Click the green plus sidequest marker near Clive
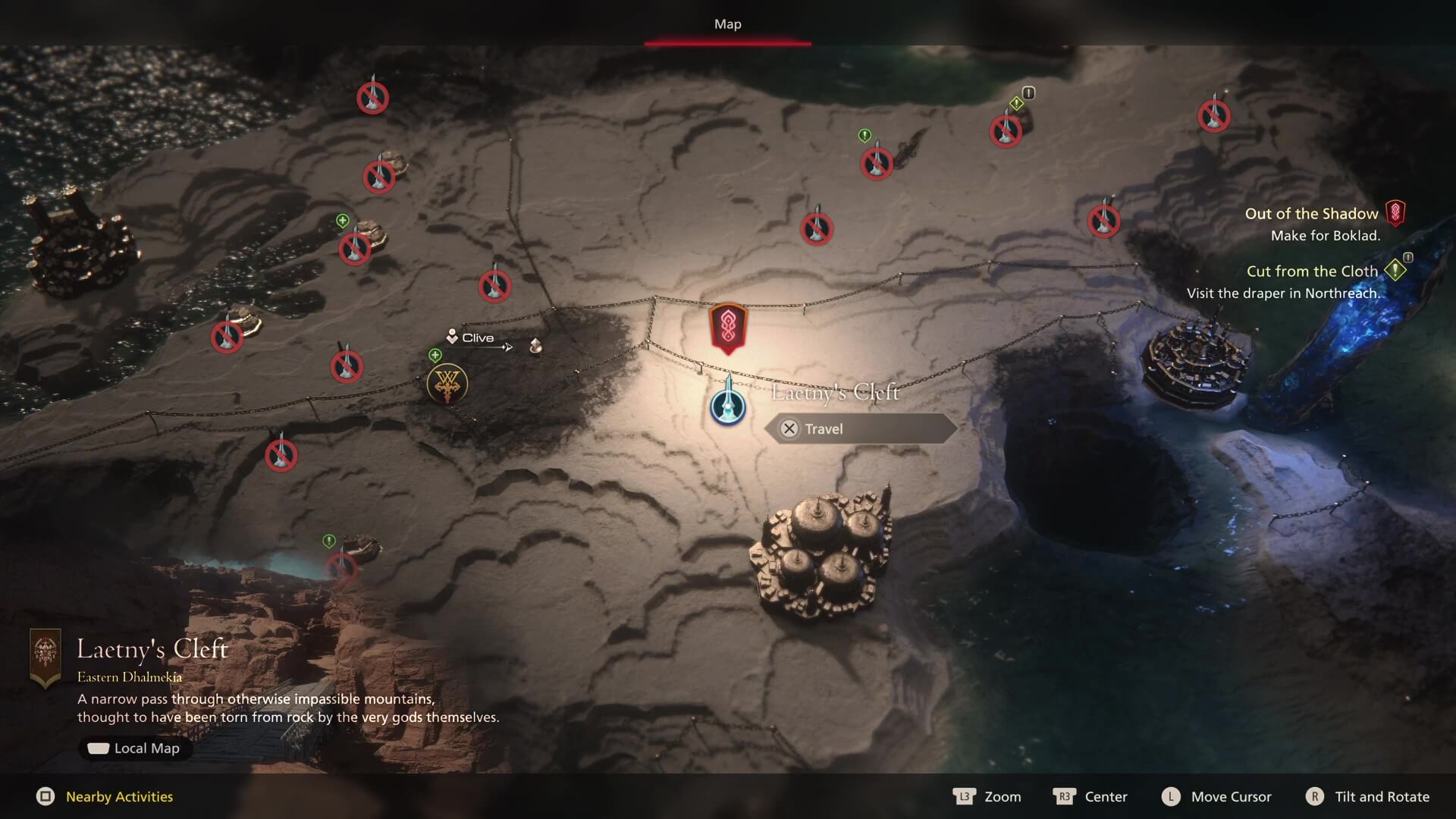Image resolution: width=1456 pixels, height=819 pixels. click(434, 353)
